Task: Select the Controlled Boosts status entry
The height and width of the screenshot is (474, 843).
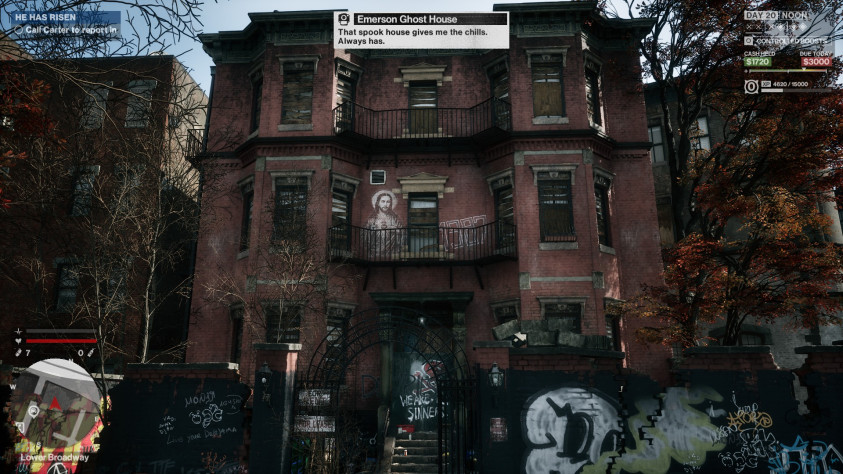Action: 787,41
